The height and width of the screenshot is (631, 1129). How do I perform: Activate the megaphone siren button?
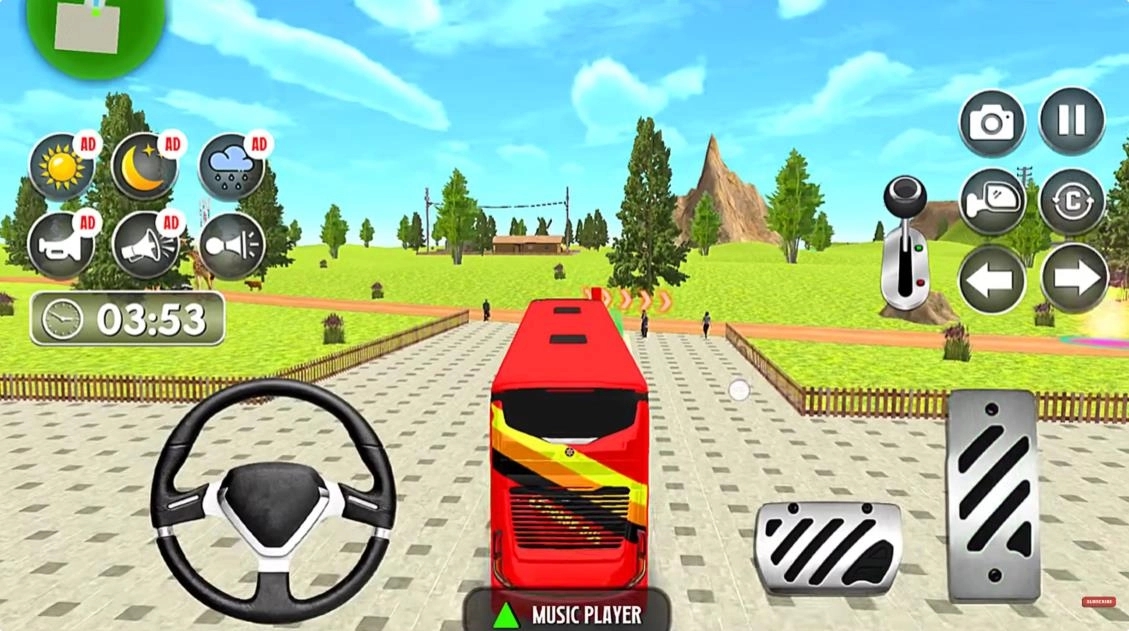coord(145,246)
